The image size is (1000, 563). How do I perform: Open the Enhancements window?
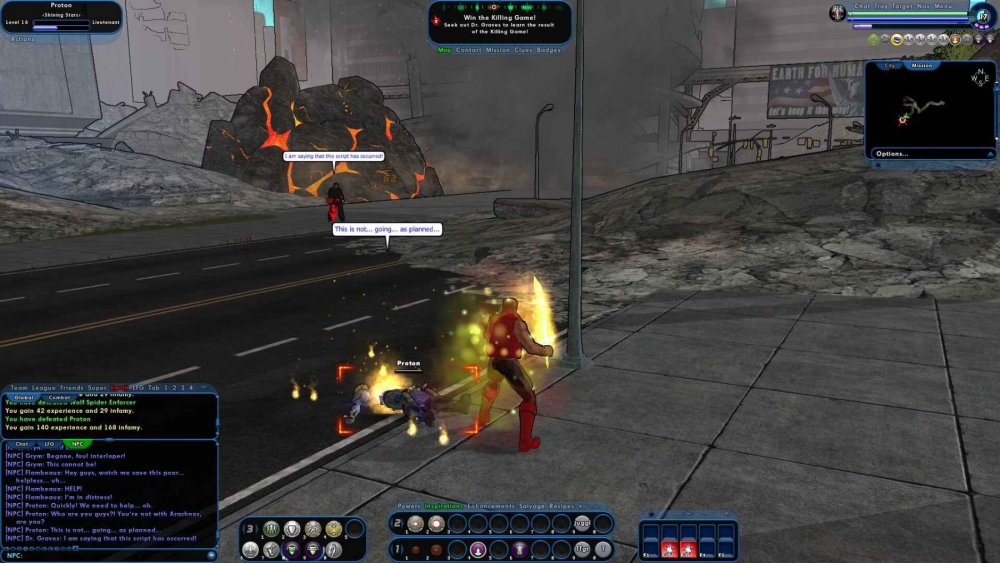coord(490,506)
